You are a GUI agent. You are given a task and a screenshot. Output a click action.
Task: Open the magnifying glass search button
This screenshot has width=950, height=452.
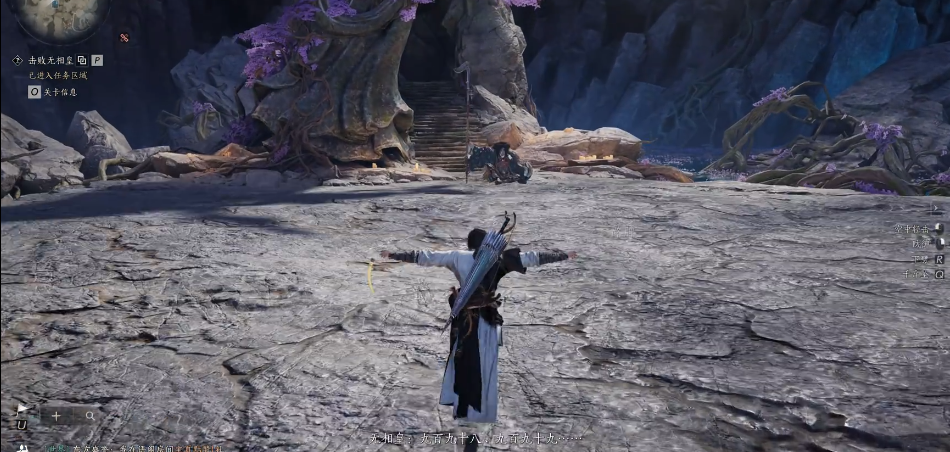pyautogui.click(x=90, y=415)
